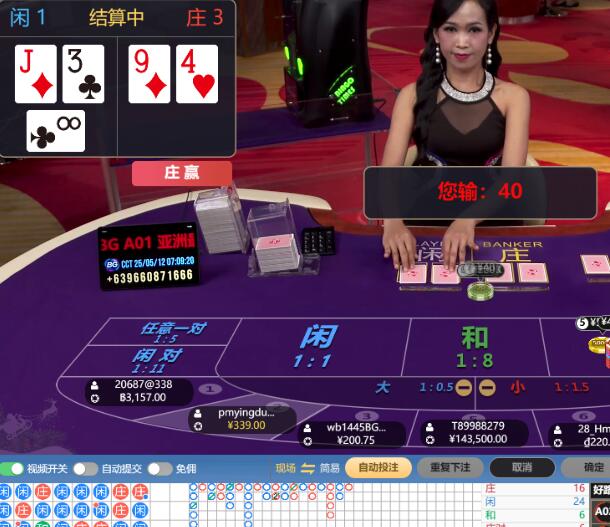Image resolution: width=610 pixels, height=527 pixels.
Task: Cancel the bet with 取消
Action: click(x=522, y=467)
